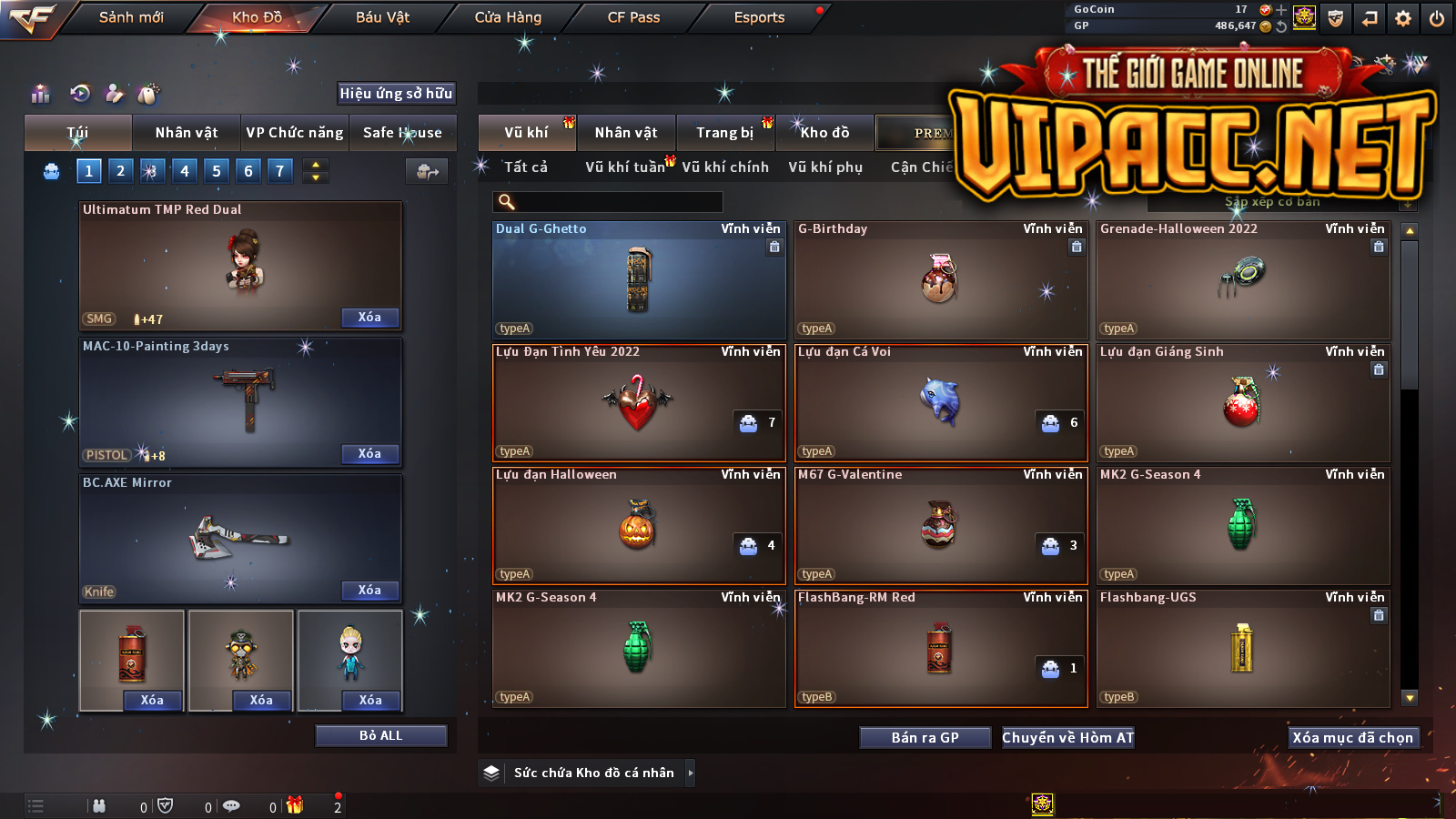This screenshot has width=1456, height=819.
Task: Open the settings gear icon
Action: point(1402,18)
